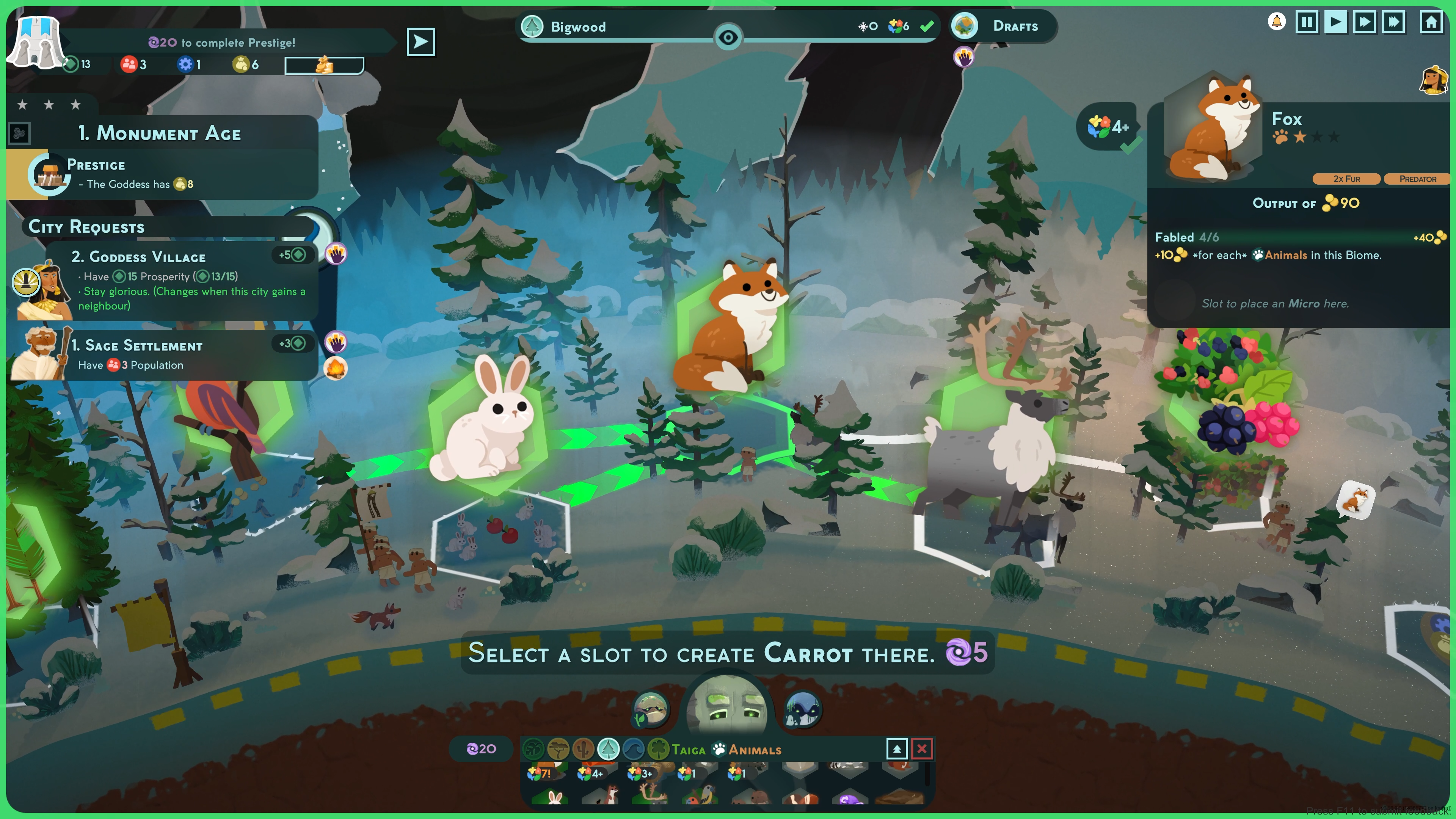
Task: Open the Drafts panel
Action: pos(1003,26)
